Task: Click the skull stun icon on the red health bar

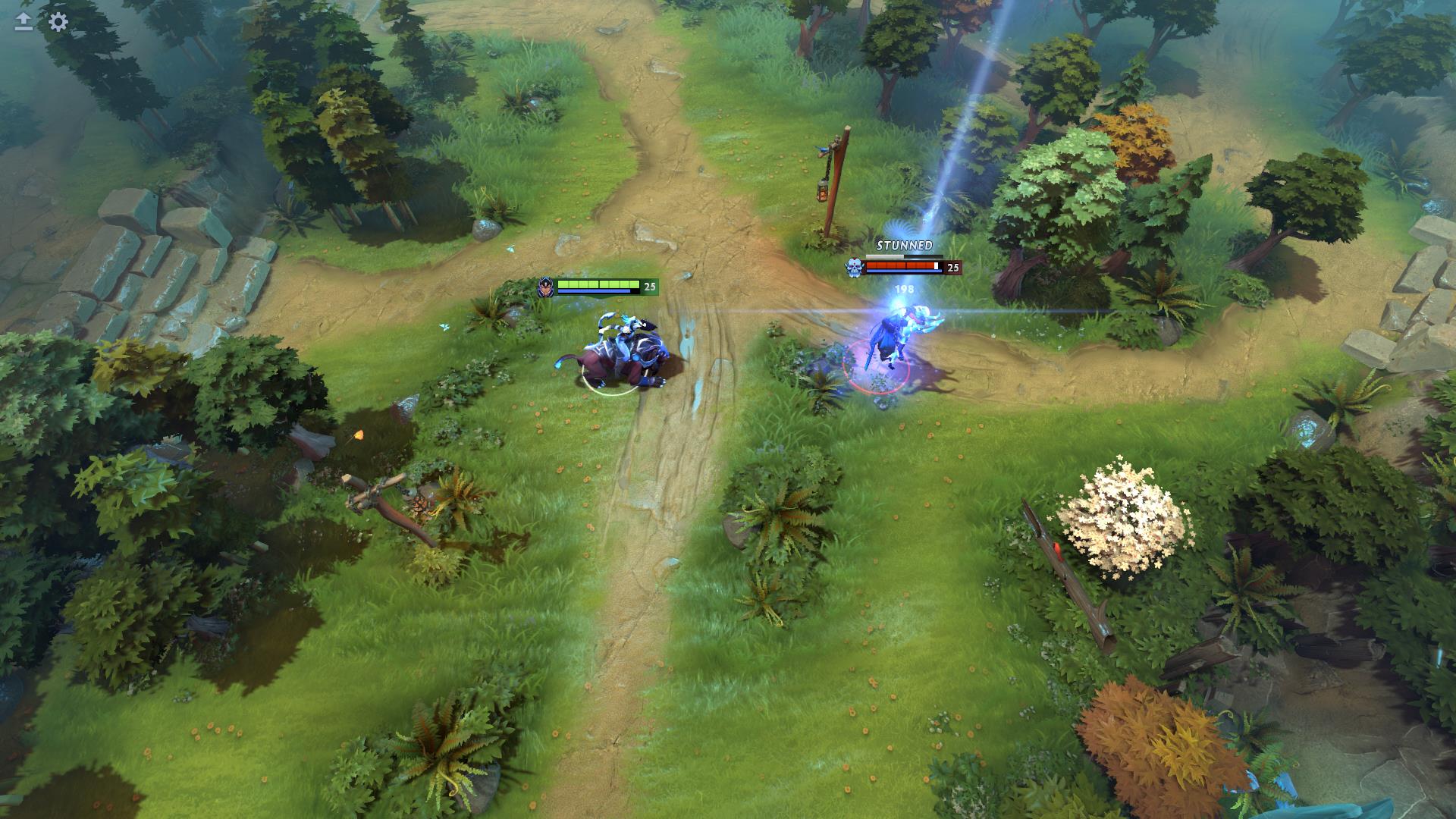Action: click(854, 266)
